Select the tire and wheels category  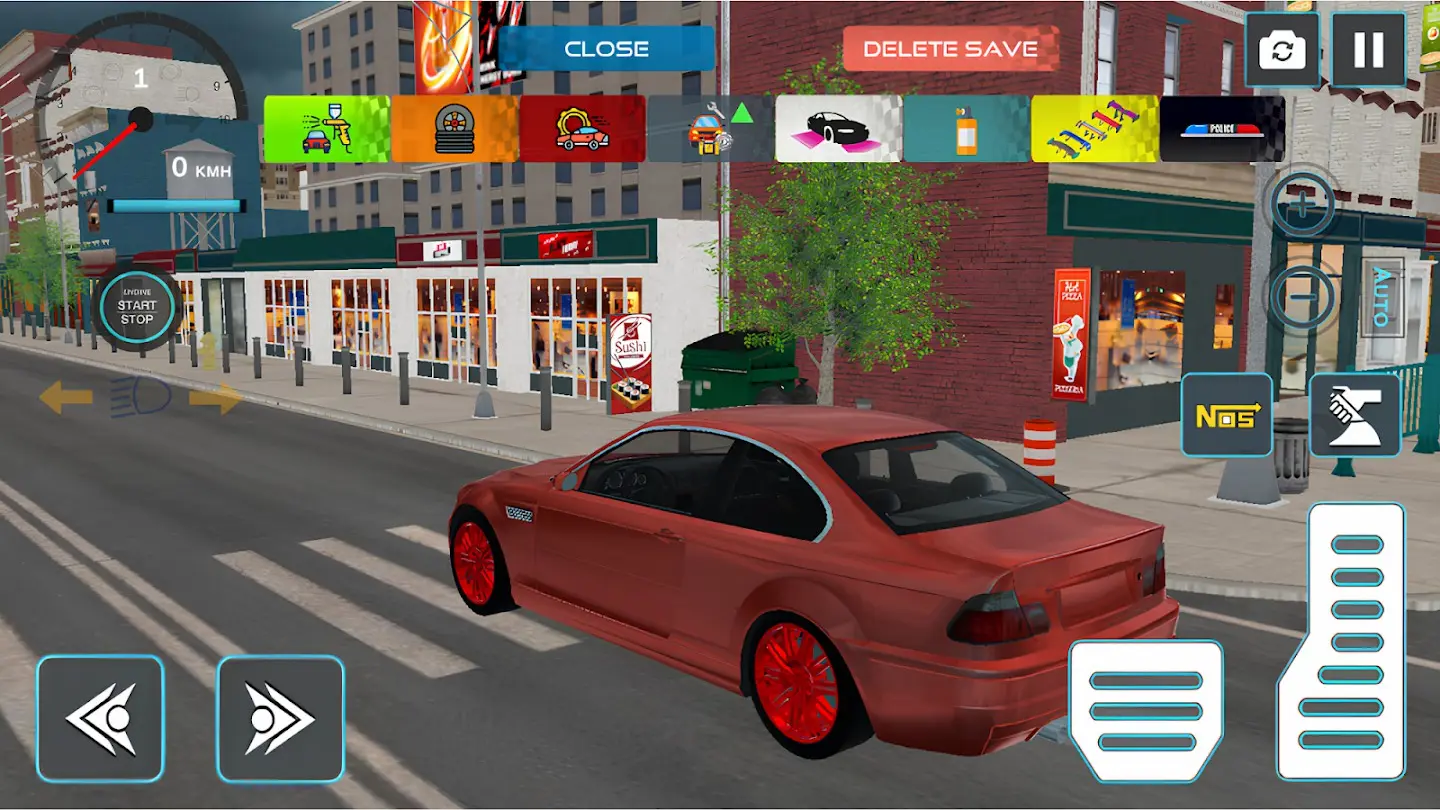454,129
